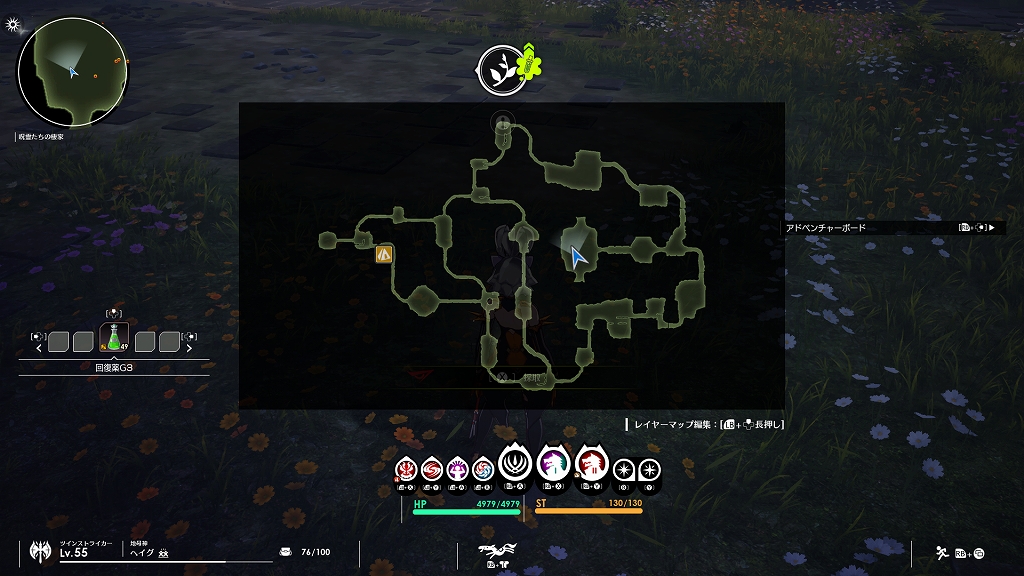Click the sun weather icon beside minimap

[x=13, y=23]
